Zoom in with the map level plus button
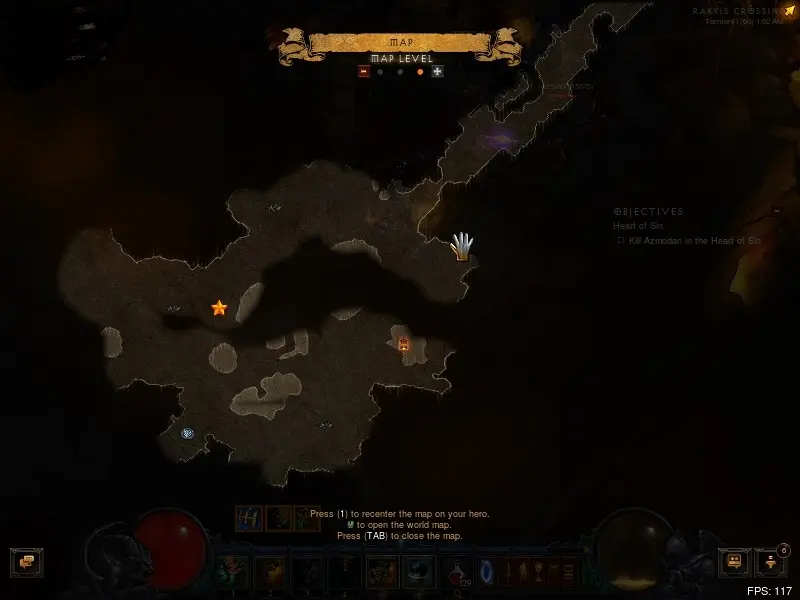This screenshot has width=800, height=600. click(x=437, y=72)
